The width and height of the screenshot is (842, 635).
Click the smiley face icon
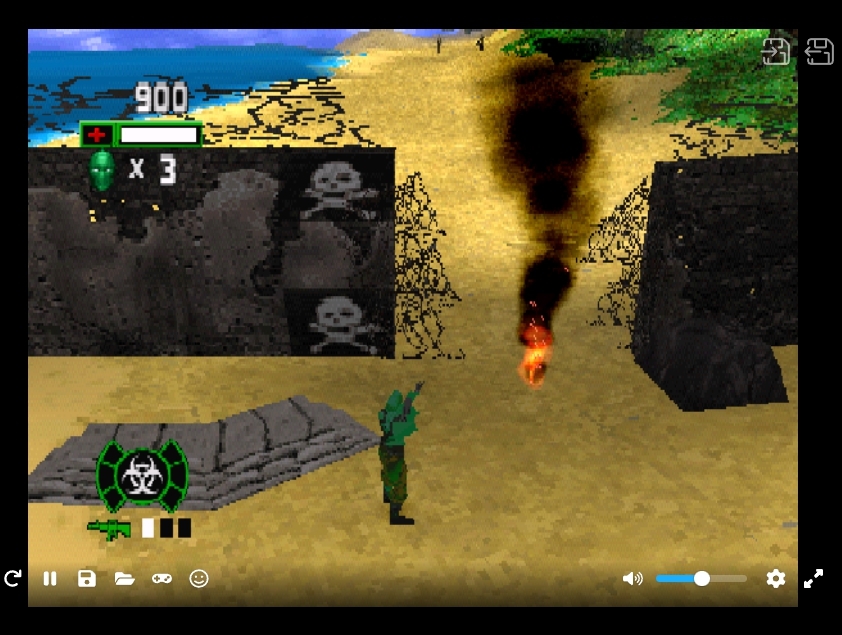click(199, 578)
